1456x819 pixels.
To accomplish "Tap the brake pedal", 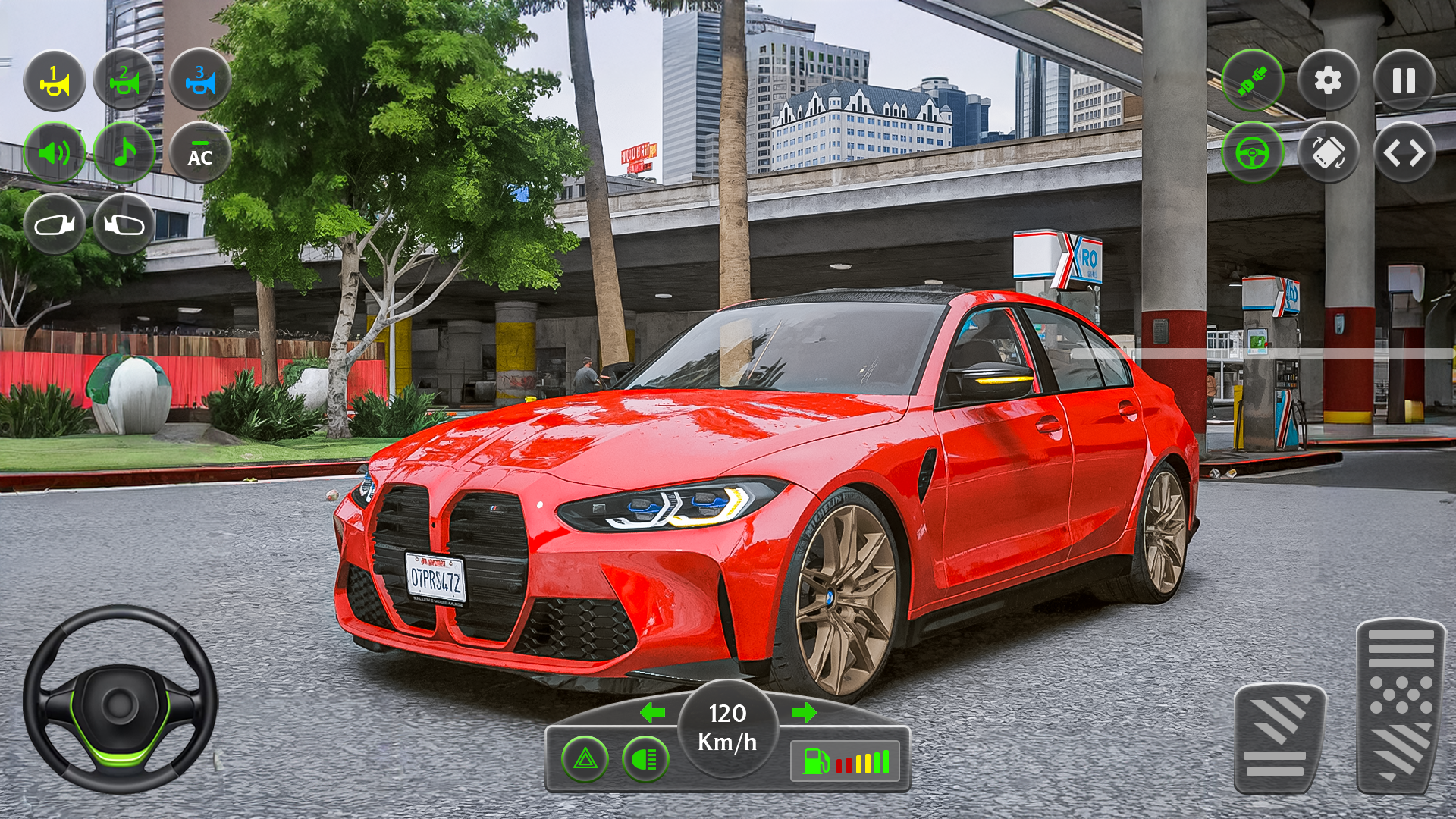I will 1279,738.
